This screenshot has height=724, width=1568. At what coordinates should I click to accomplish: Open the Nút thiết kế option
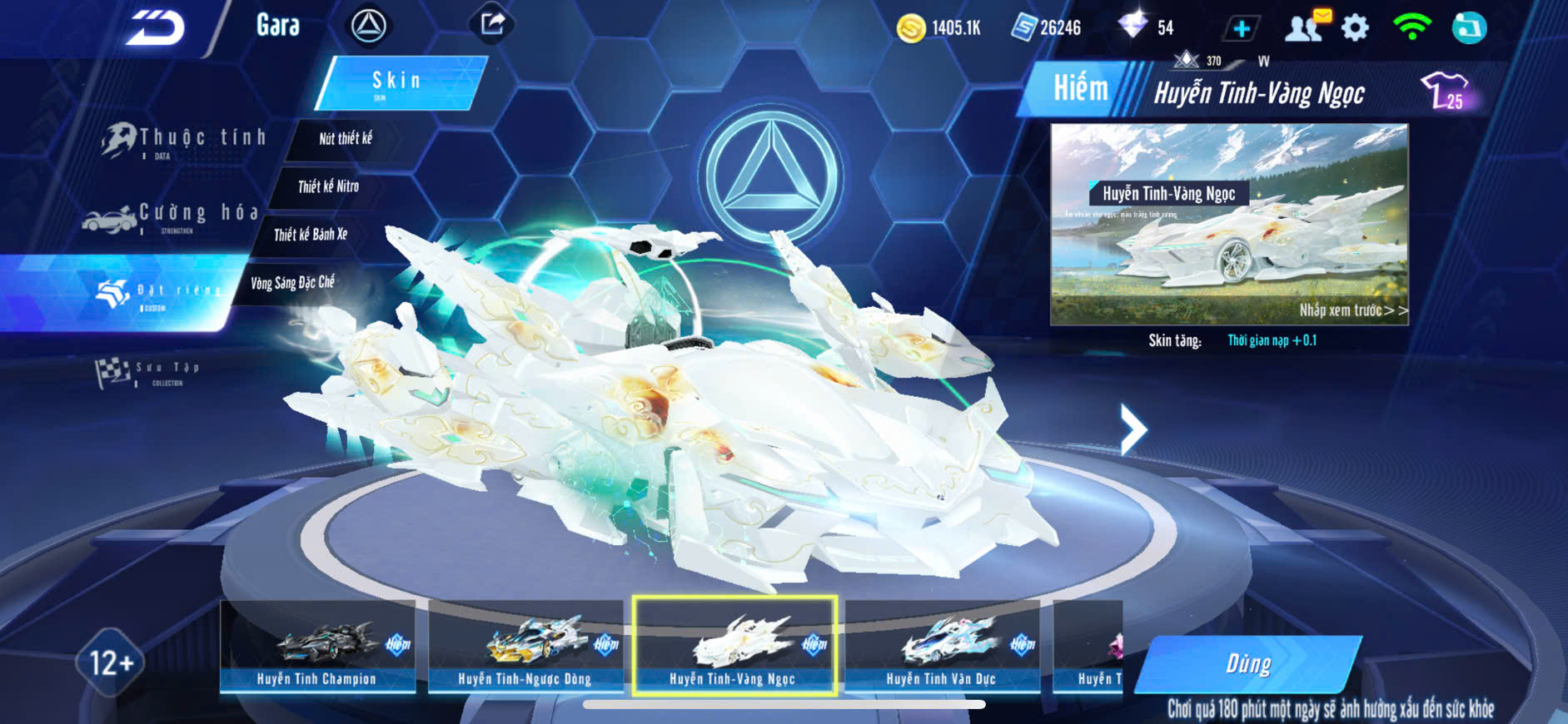(x=346, y=138)
